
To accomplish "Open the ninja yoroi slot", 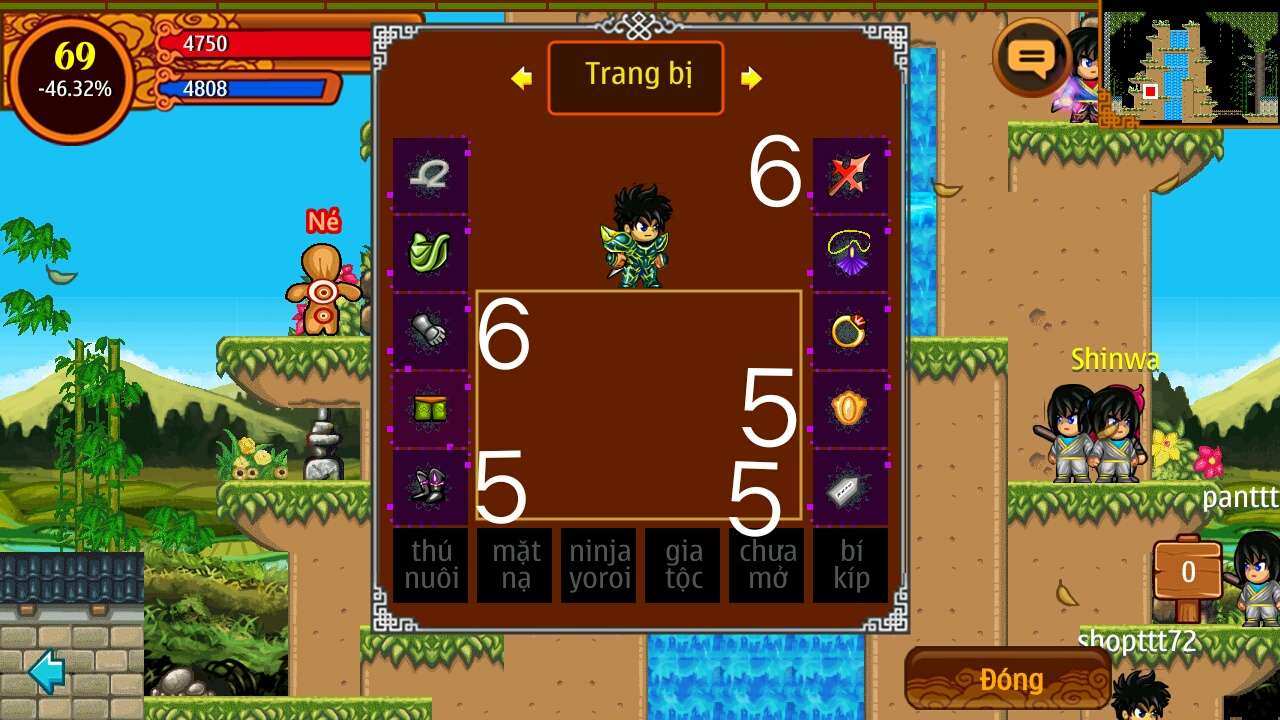I will coord(598,565).
